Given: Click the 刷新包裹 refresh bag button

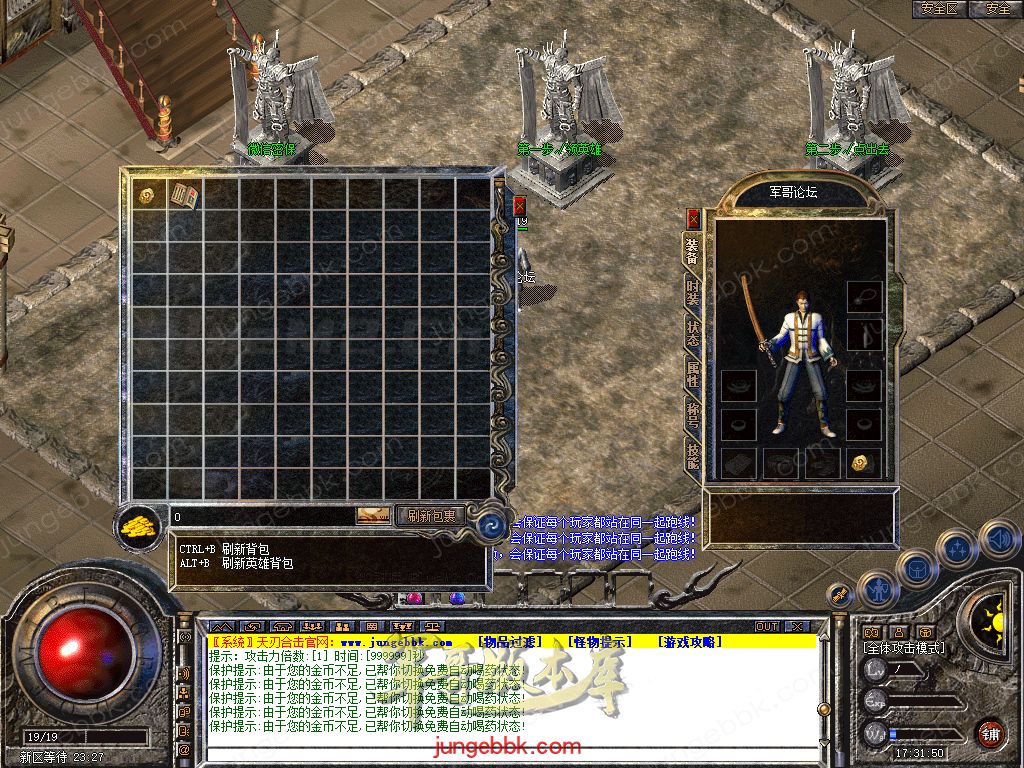Looking at the screenshot, I should (431, 516).
